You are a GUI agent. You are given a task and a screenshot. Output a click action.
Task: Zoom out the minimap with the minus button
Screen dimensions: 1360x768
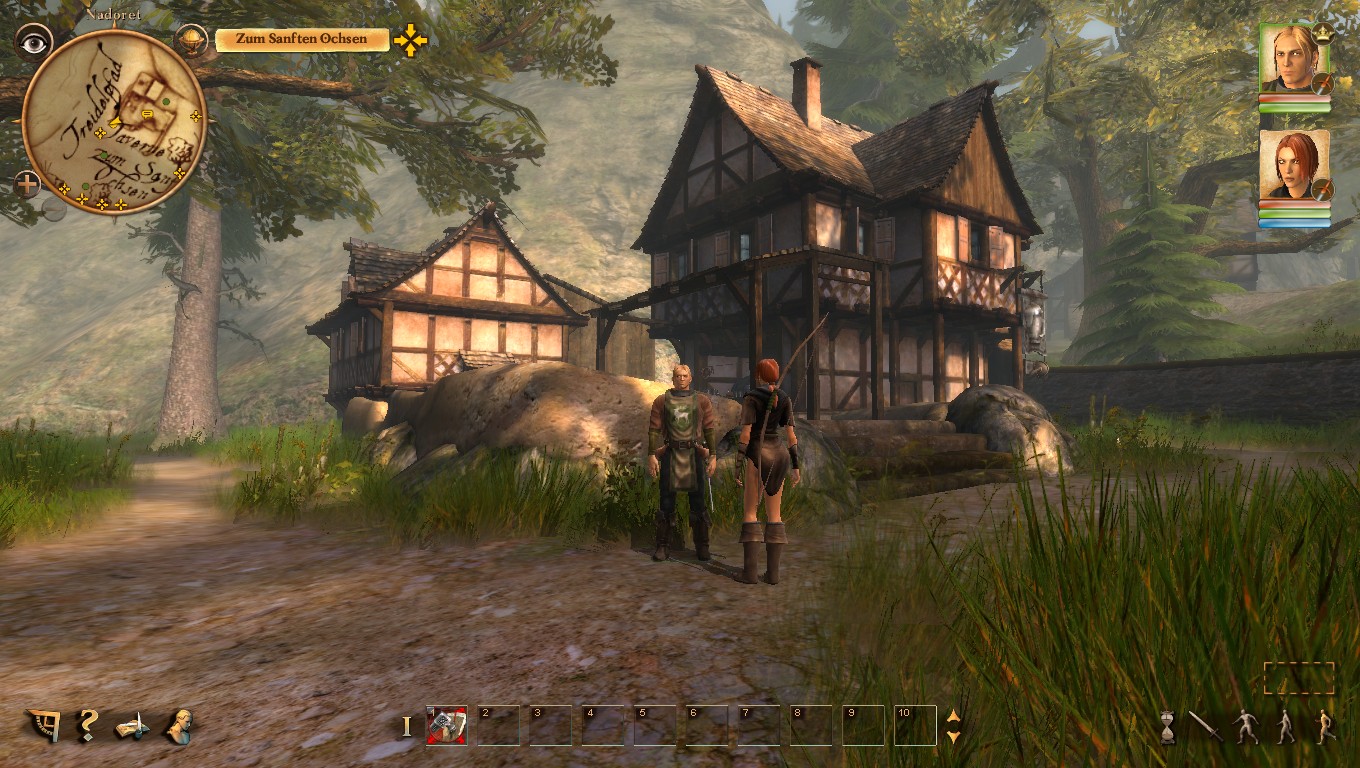pos(54,209)
